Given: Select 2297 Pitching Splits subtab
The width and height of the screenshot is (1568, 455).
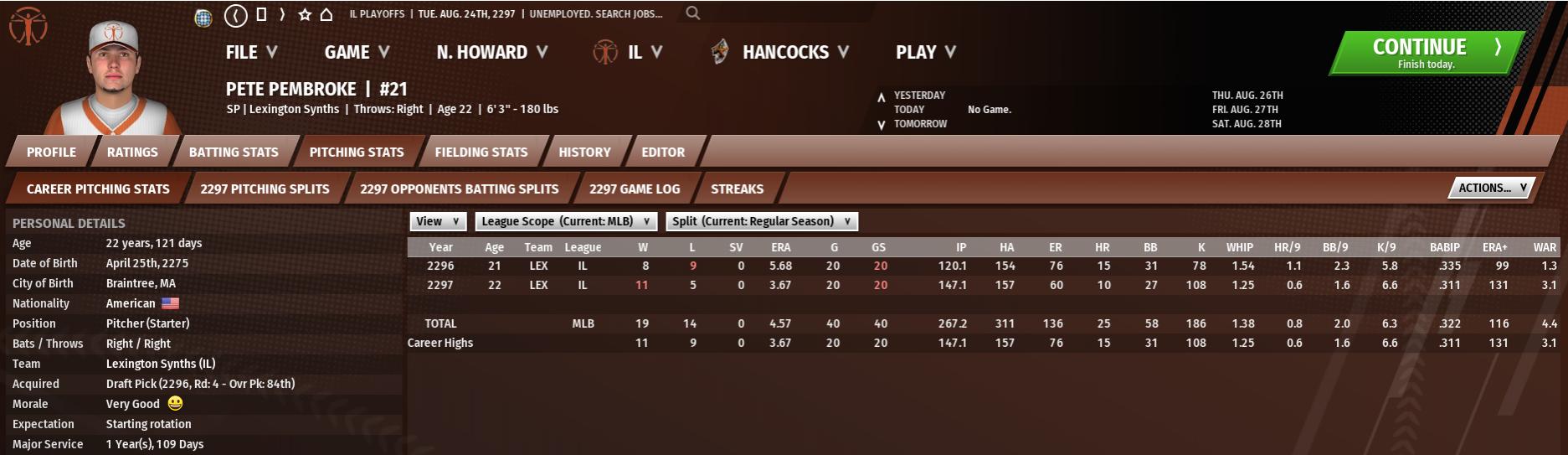Looking at the screenshot, I should coord(265,189).
